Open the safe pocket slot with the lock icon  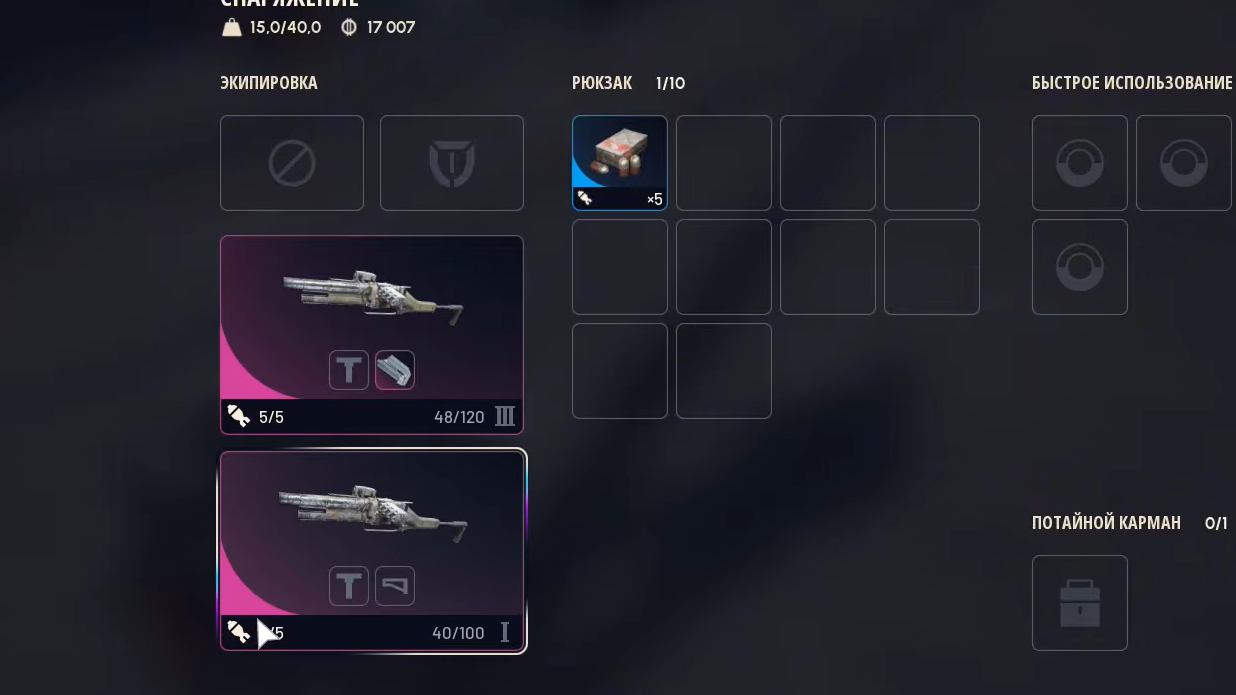coord(1079,603)
